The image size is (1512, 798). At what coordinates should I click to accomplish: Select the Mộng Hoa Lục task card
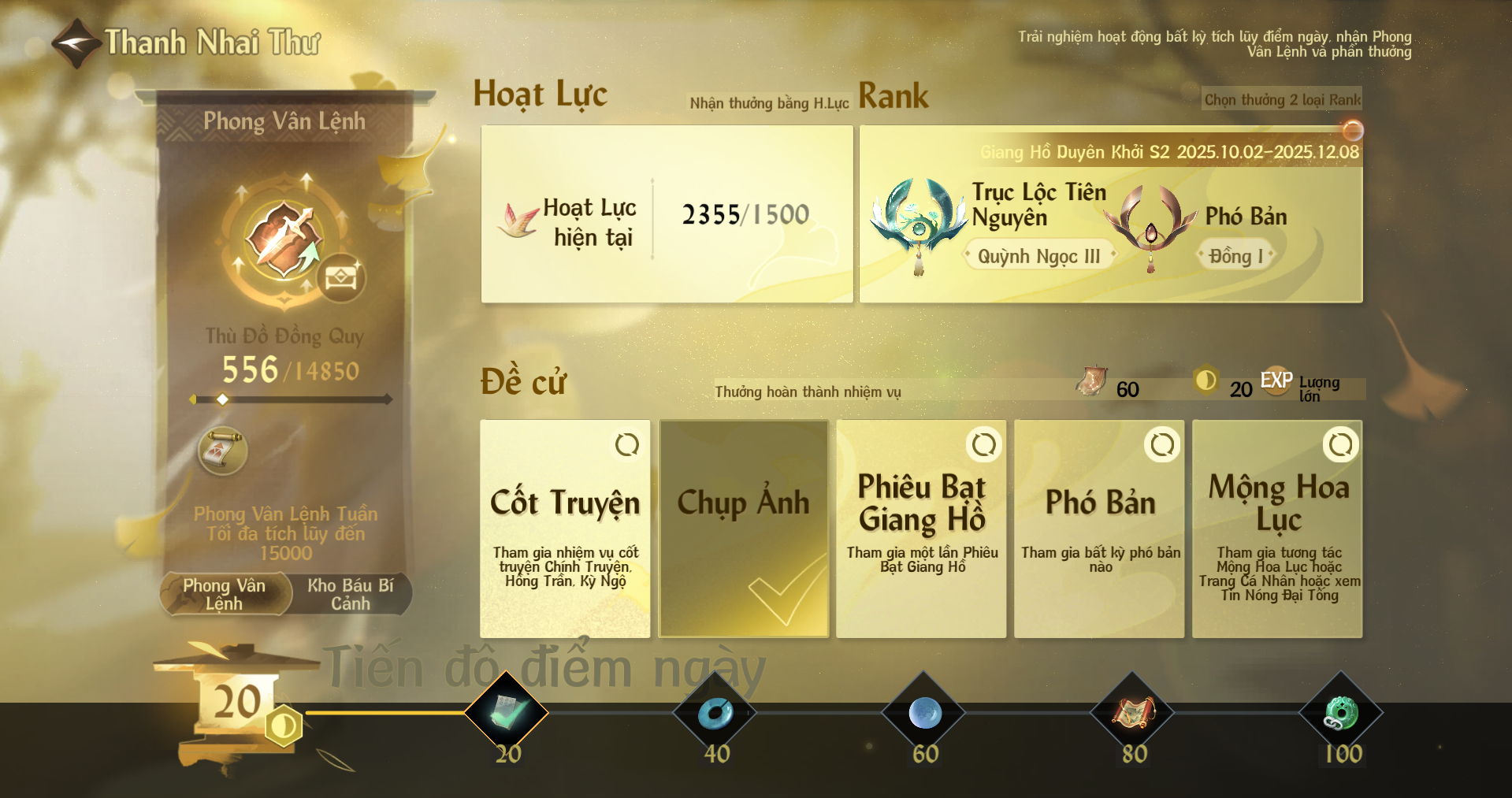[1277, 529]
